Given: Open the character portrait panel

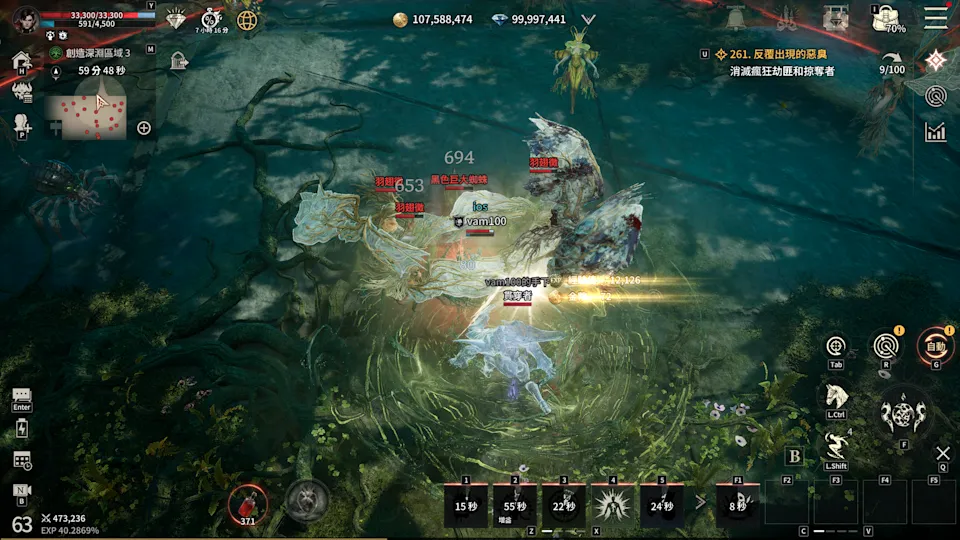Looking at the screenshot, I should click(26, 20).
